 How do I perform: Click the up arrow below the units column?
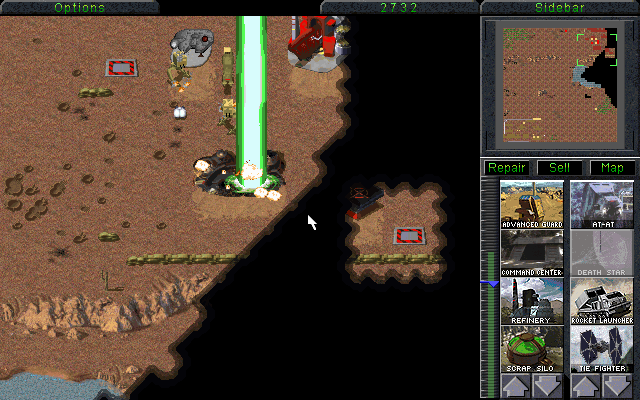(585, 386)
